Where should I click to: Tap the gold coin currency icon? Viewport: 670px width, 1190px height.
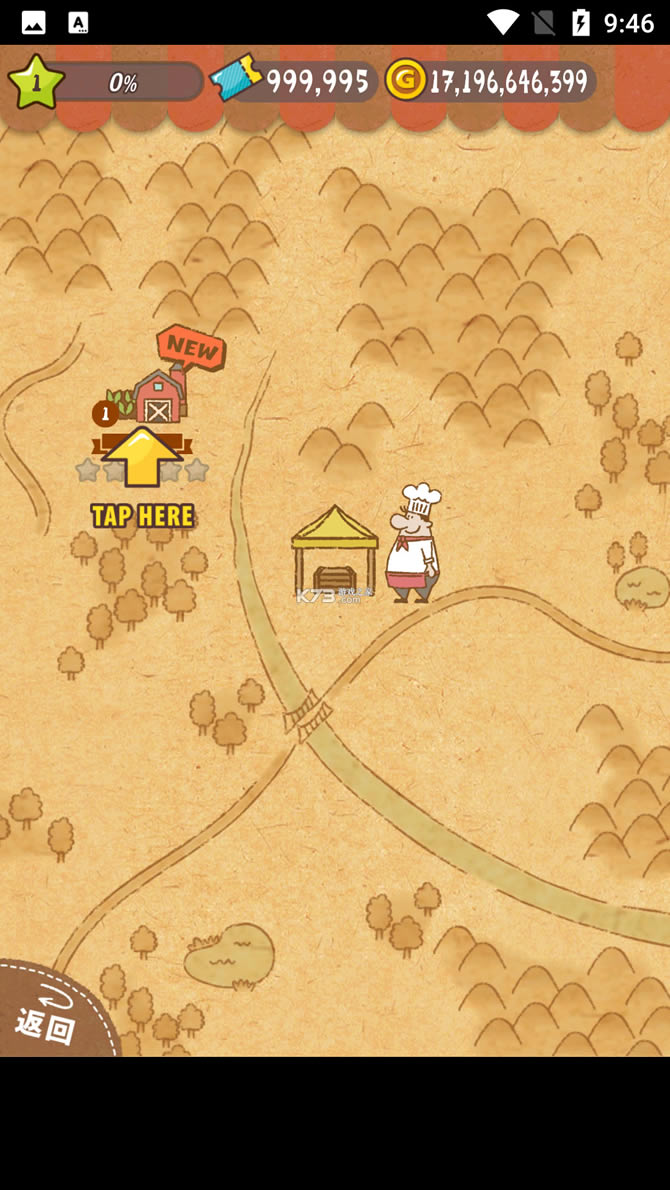(x=406, y=80)
